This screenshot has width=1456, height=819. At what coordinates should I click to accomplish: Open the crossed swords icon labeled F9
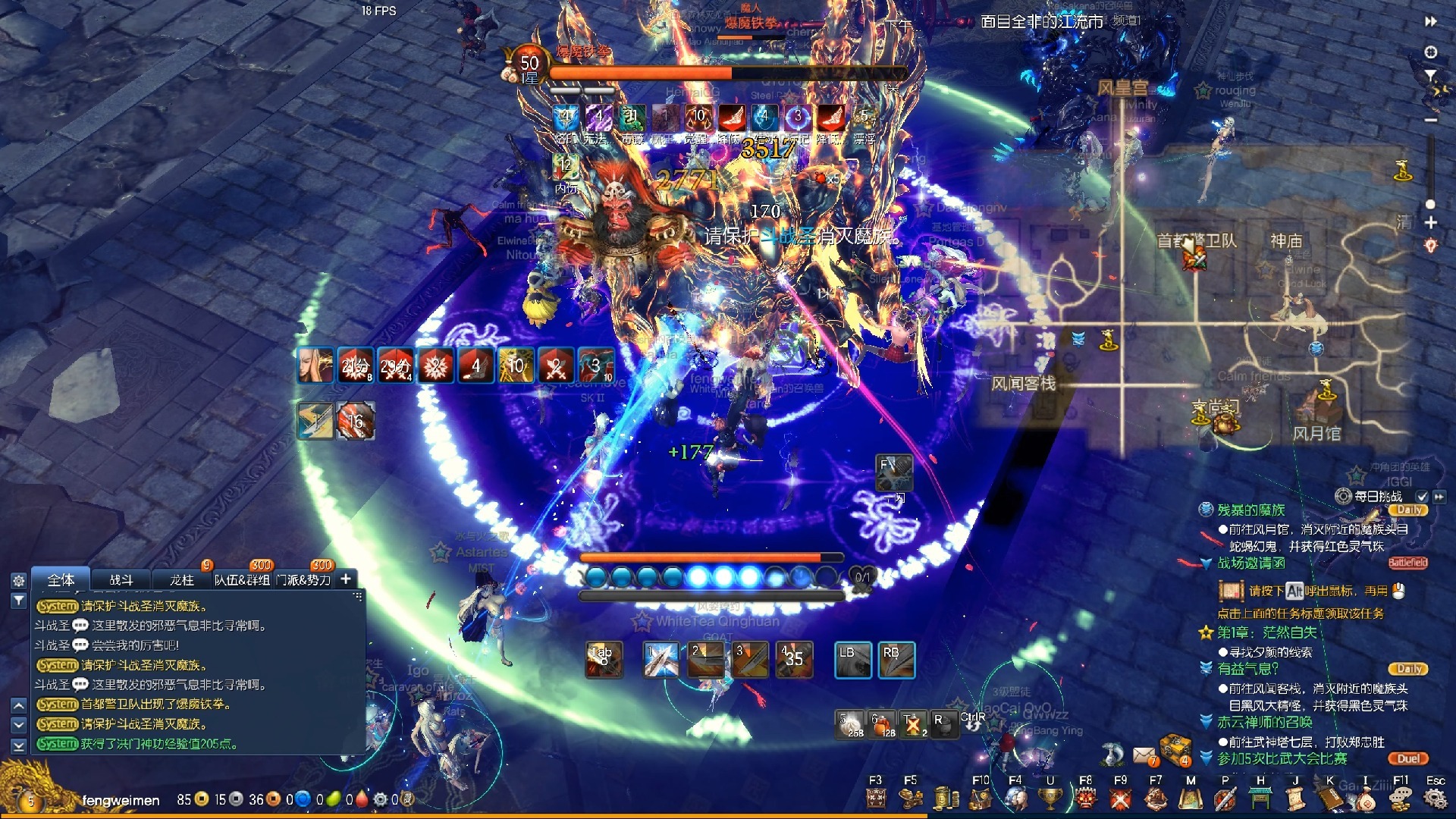1120,799
